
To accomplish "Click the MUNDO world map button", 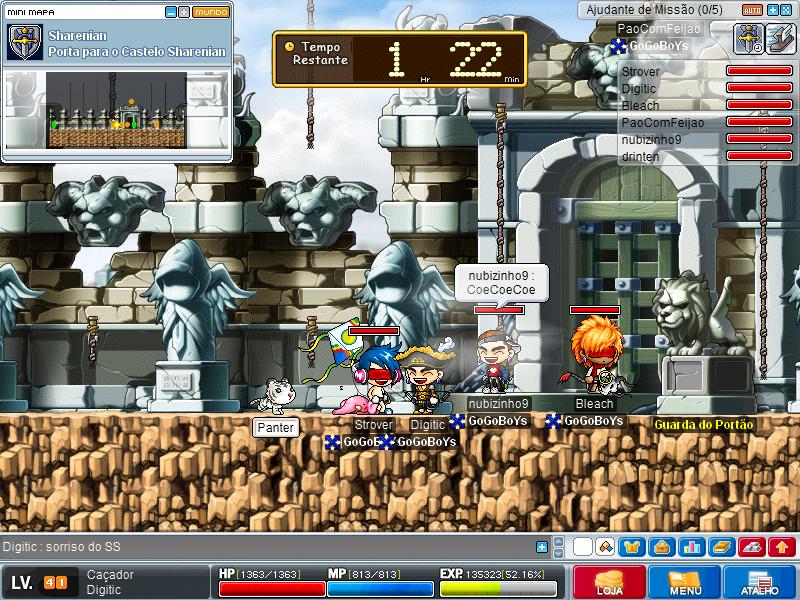I will [210, 12].
